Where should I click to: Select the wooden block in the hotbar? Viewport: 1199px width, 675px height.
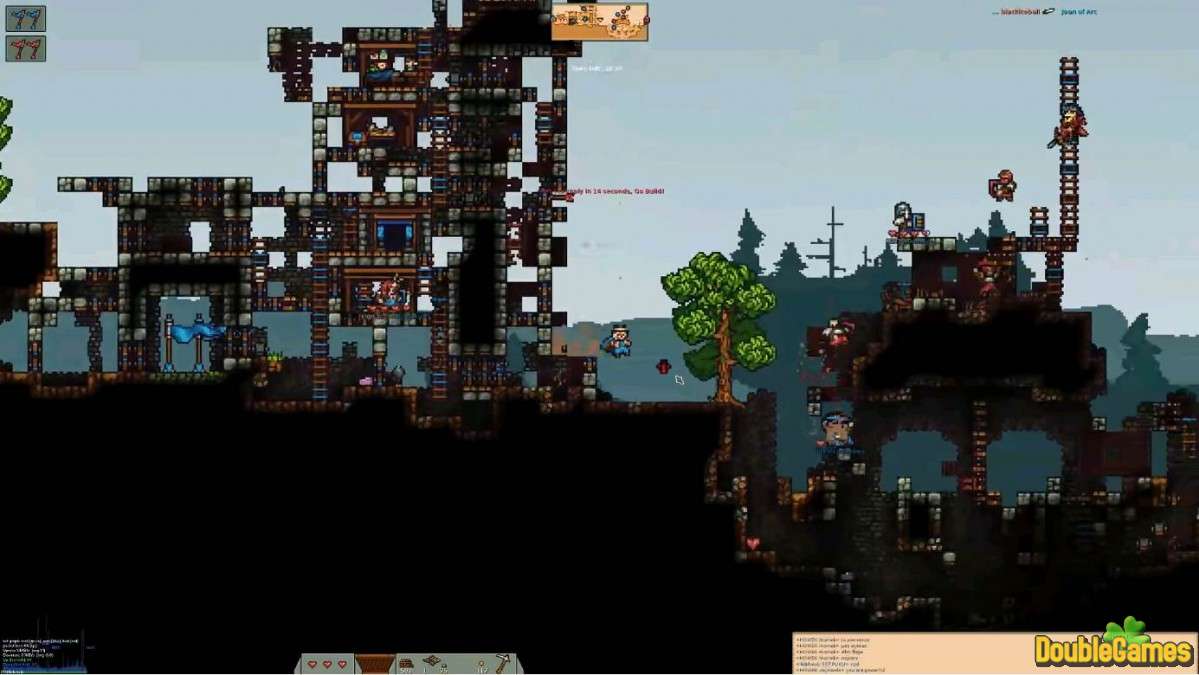coord(375,664)
